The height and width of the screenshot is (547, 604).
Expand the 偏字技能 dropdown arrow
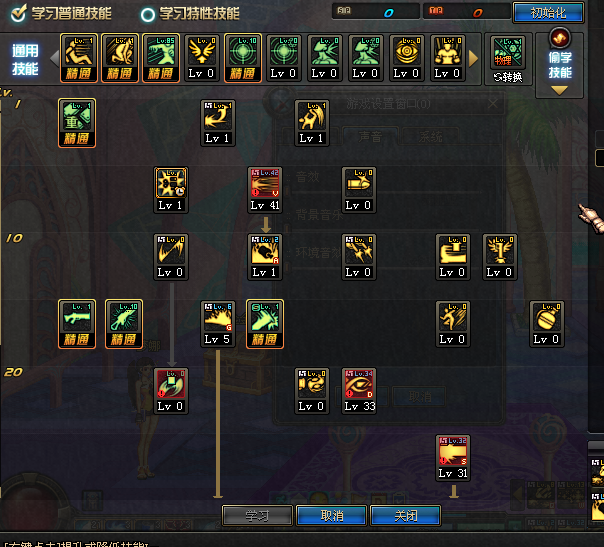click(x=559, y=89)
